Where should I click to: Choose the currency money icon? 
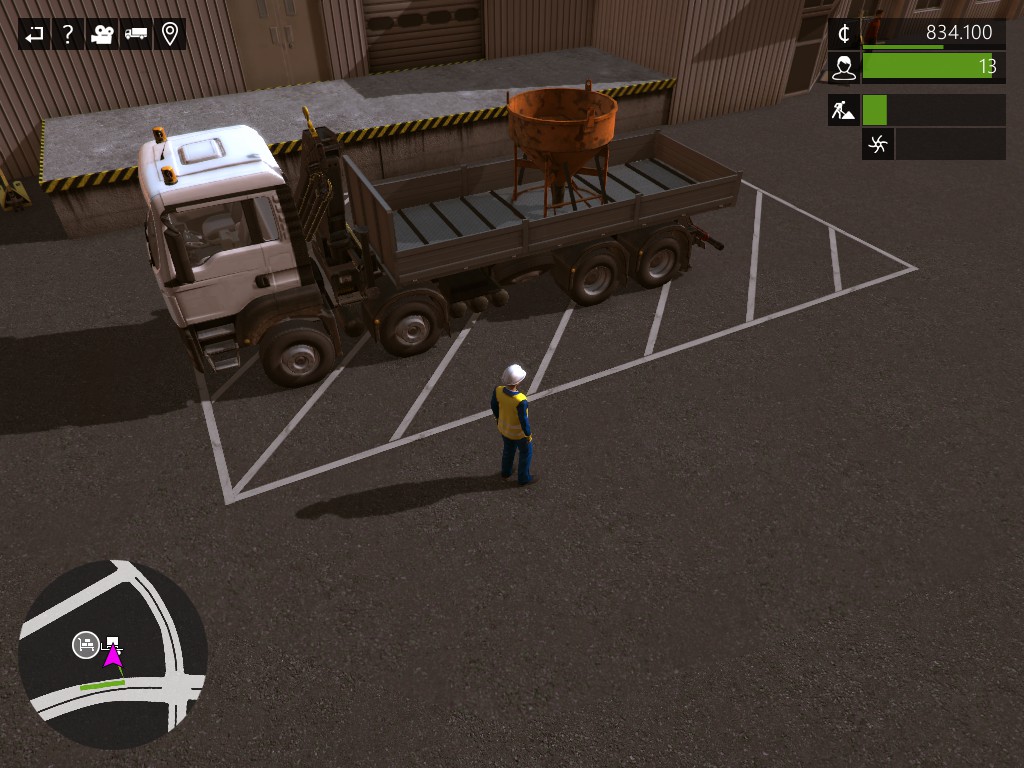[844, 34]
